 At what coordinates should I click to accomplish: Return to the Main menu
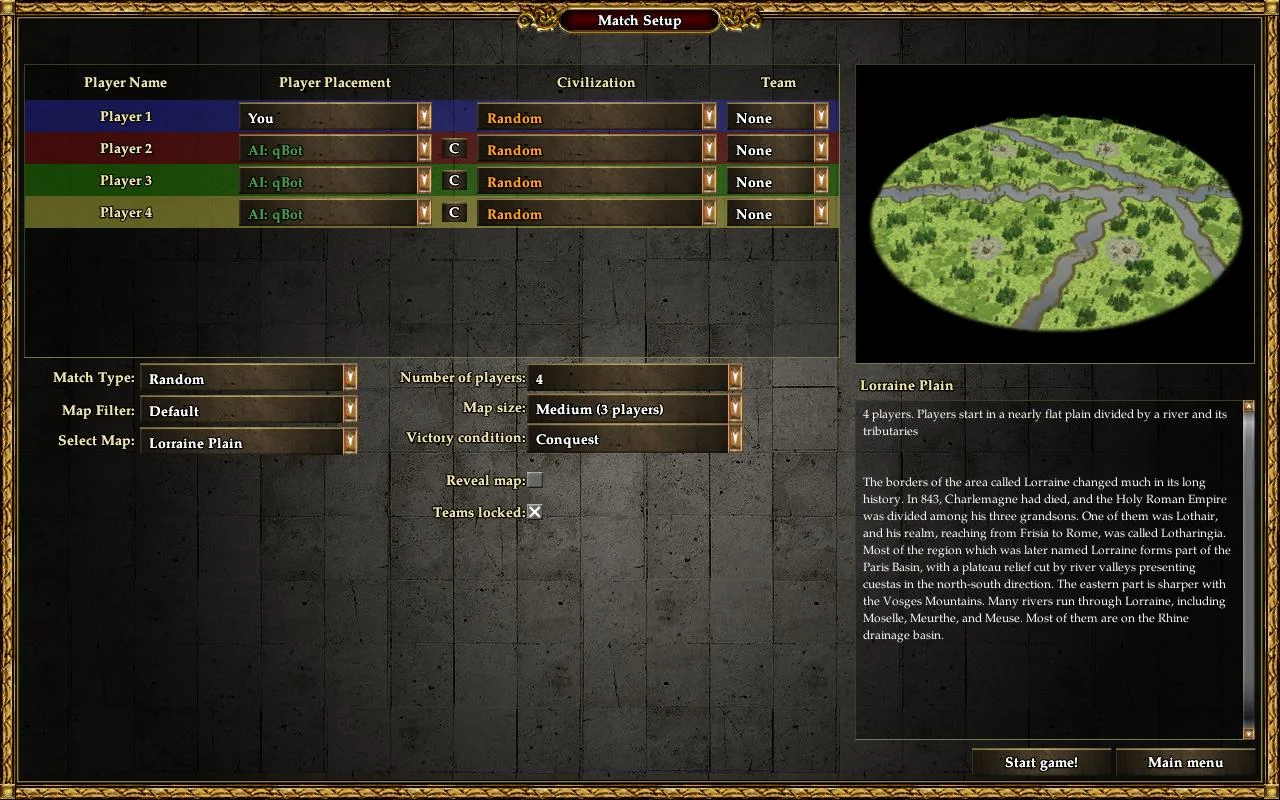pos(1185,763)
